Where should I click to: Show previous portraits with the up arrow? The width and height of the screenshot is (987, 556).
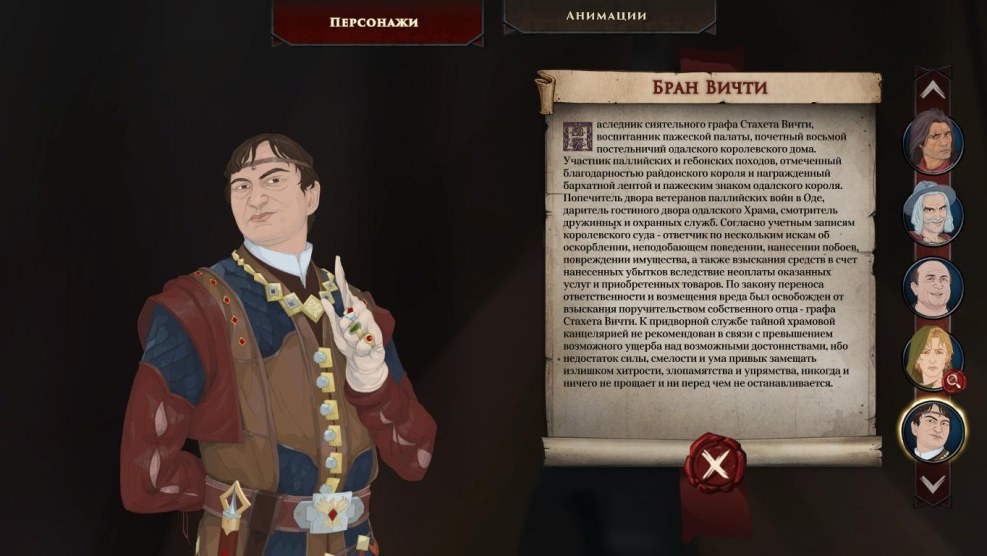pyautogui.click(x=932, y=89)
